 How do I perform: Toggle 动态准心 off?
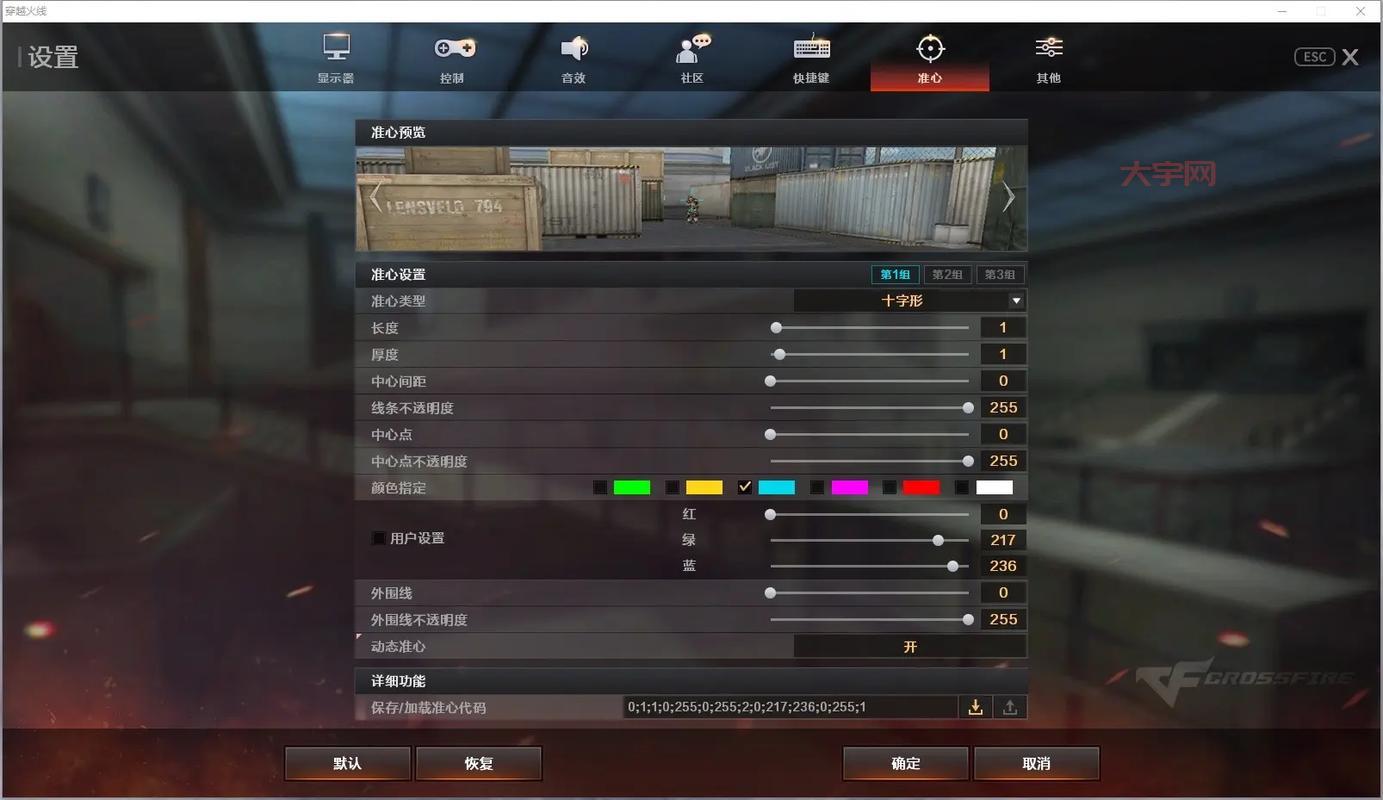(x=908, y=646)
